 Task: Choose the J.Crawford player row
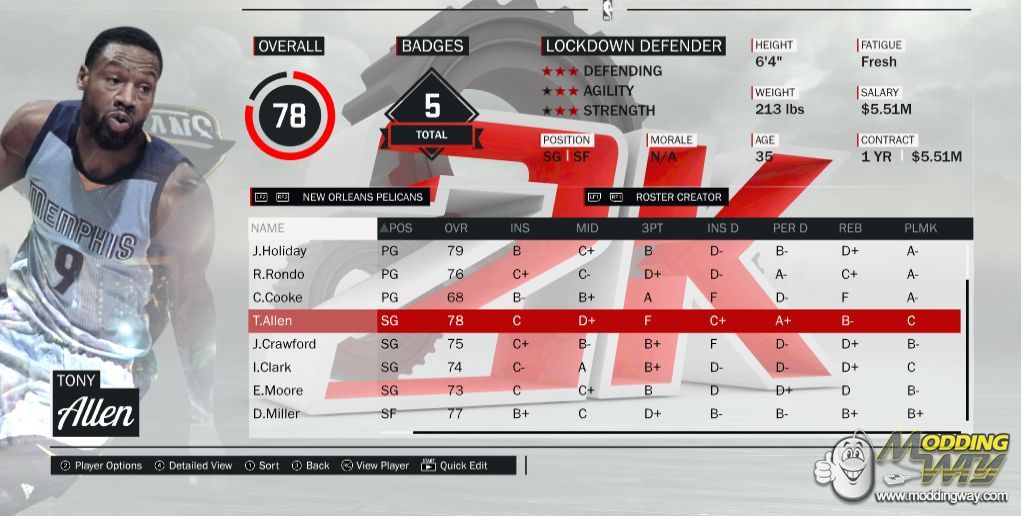tap(284, 344)
